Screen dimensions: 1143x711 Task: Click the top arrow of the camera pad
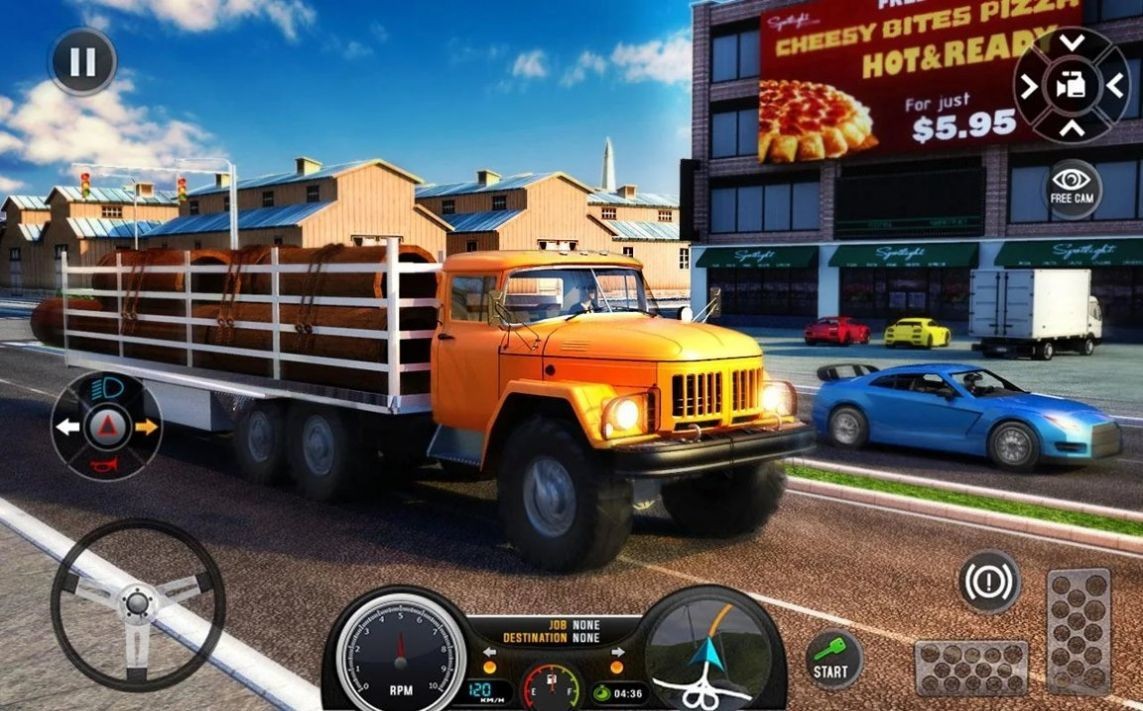tap(1071, 43)
